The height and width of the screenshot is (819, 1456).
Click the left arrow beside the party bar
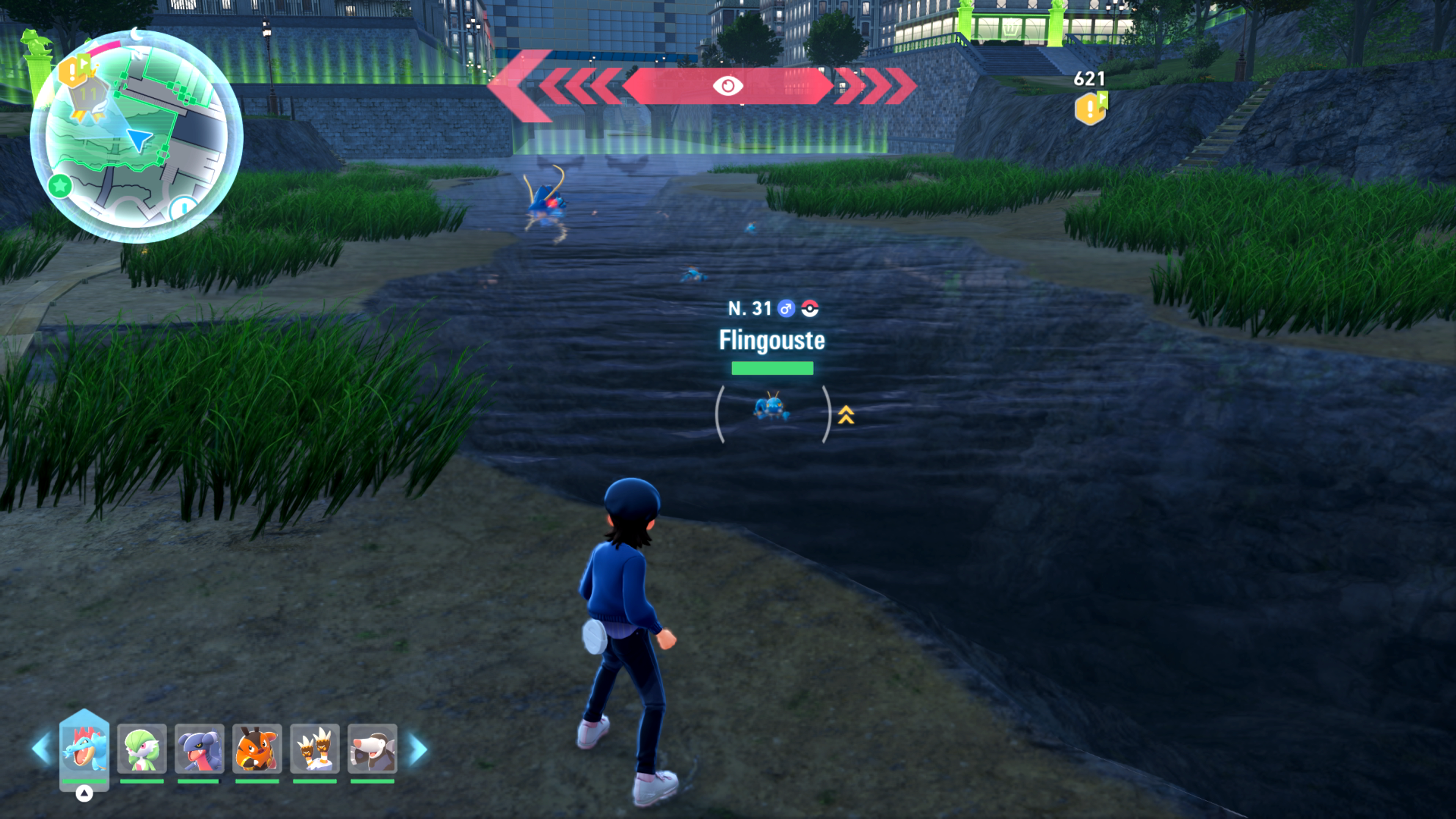(x=41, y=749)
